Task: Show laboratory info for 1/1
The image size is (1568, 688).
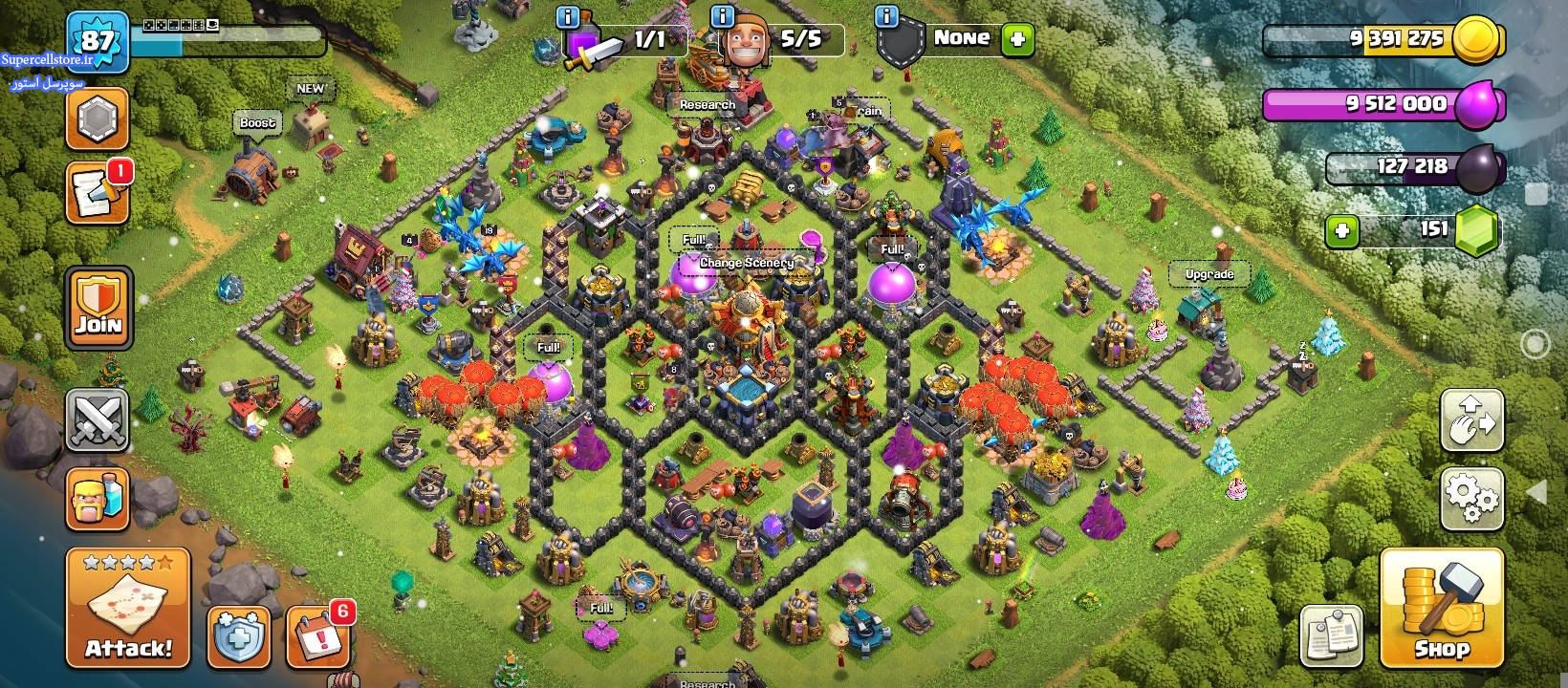Action: 567,16
